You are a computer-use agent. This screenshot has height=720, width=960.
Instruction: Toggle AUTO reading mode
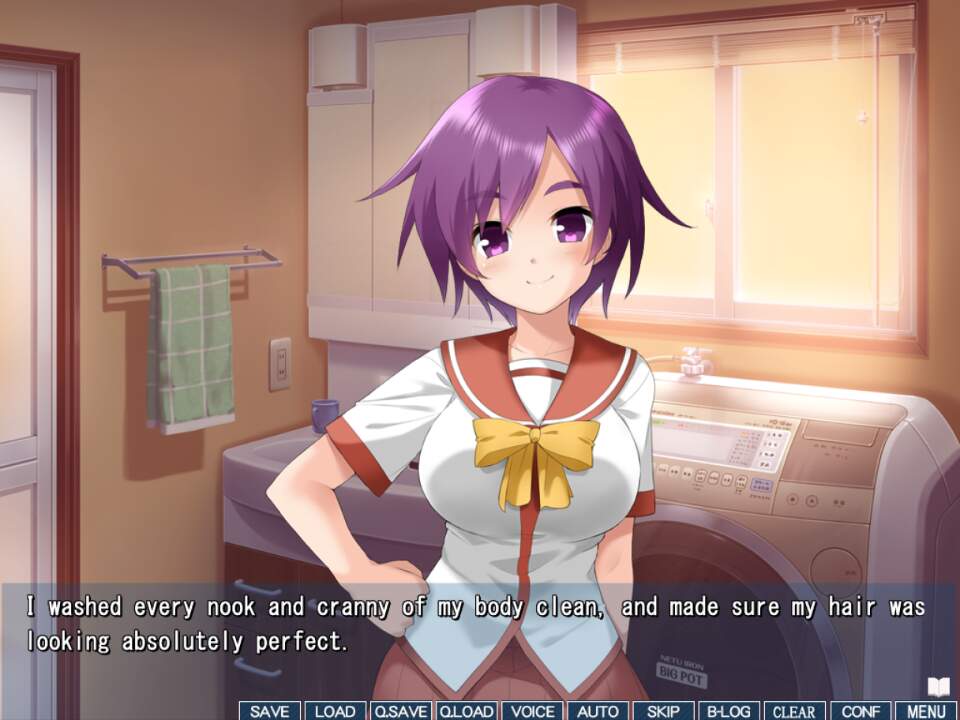point(598,711)
